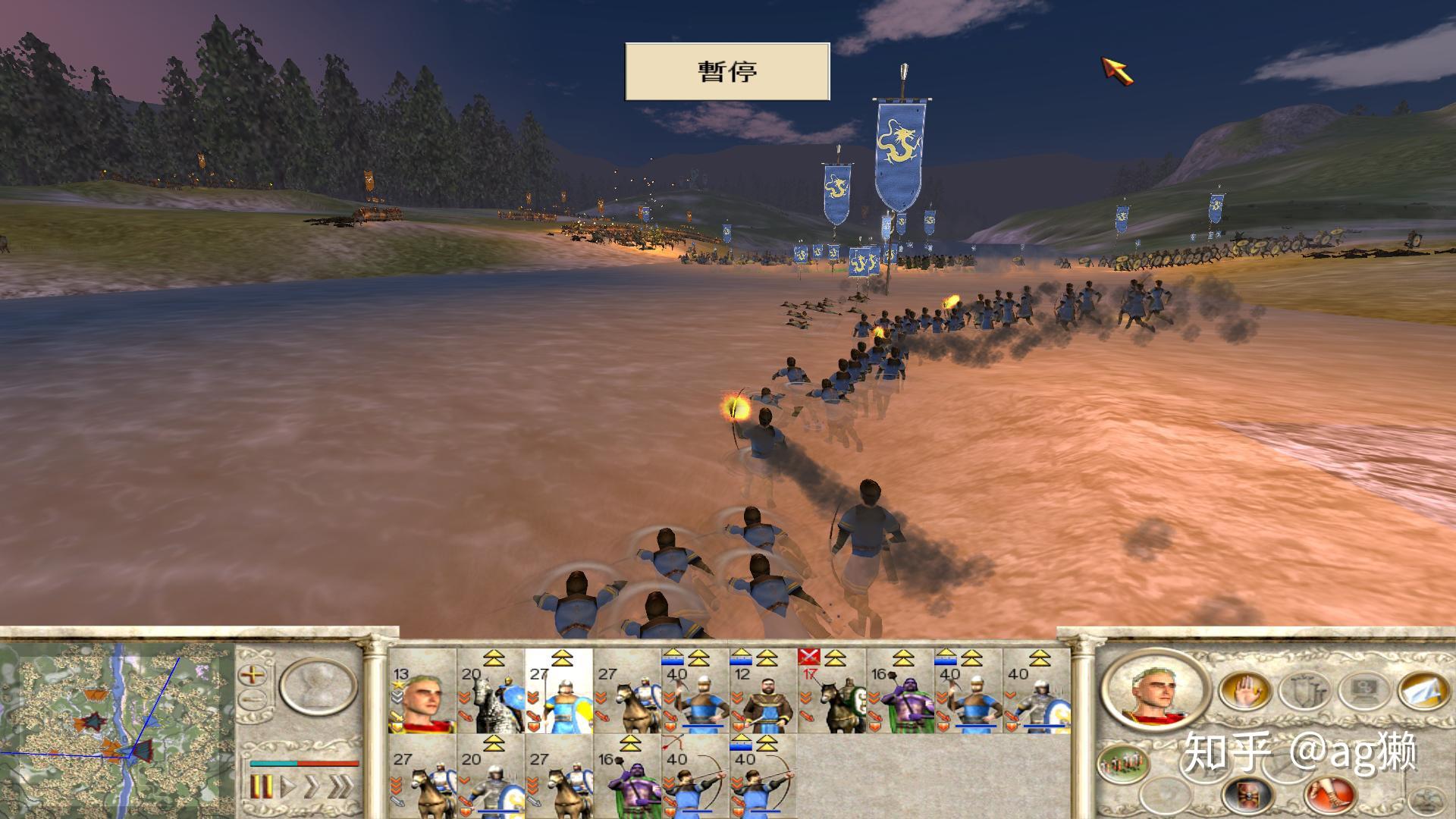Screen dimensions: 1456x819
Task: Zoom in the minimap with plus button
Action: 253,674
